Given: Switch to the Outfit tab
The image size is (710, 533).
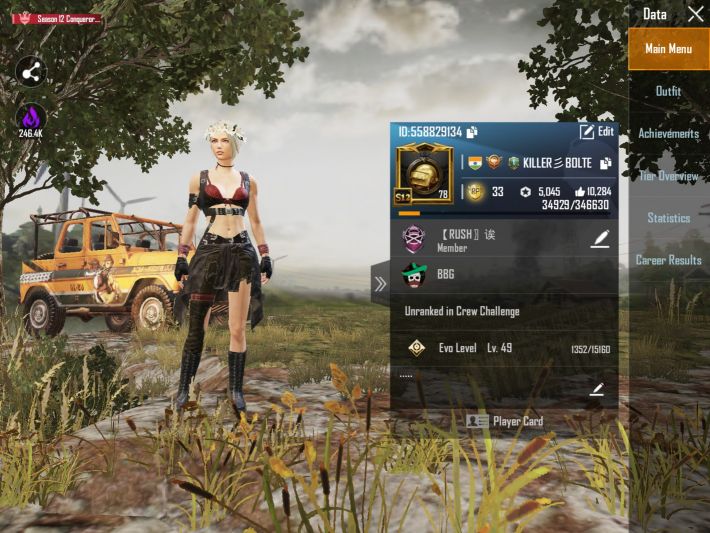Looking at the screenshot, I should (668, 91).
